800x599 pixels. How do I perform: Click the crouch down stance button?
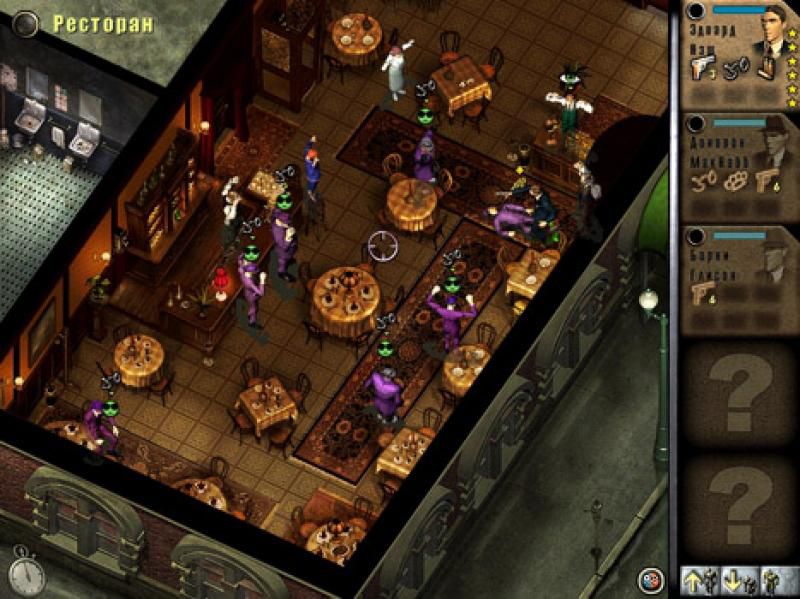coord(733,580)
